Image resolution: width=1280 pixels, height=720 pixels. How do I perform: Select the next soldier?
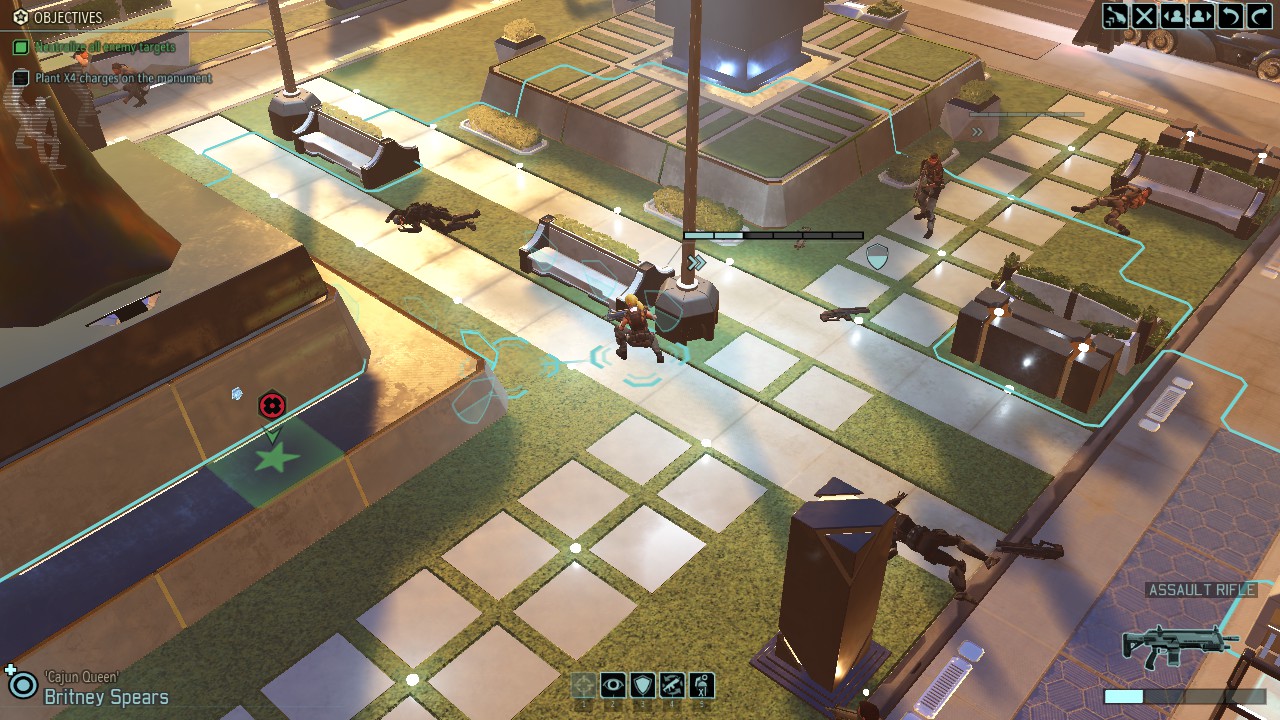click(1201, 15)
